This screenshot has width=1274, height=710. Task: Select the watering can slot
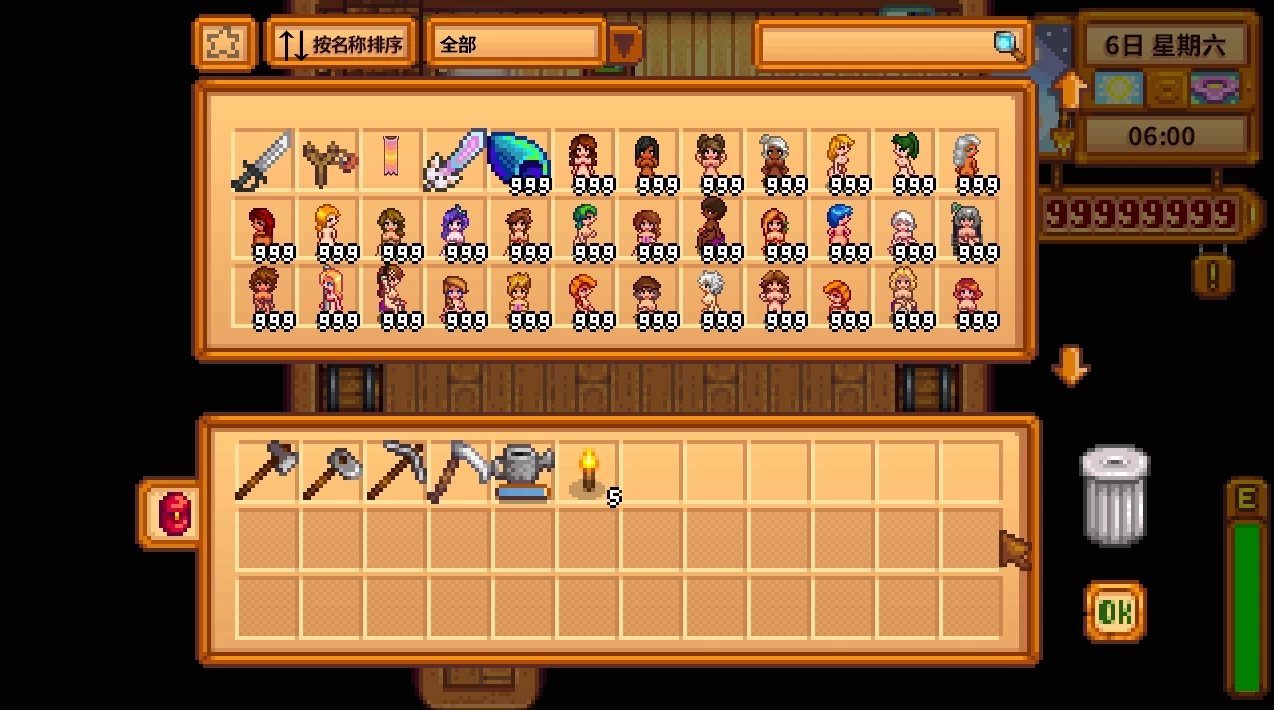tap(522, 471)
